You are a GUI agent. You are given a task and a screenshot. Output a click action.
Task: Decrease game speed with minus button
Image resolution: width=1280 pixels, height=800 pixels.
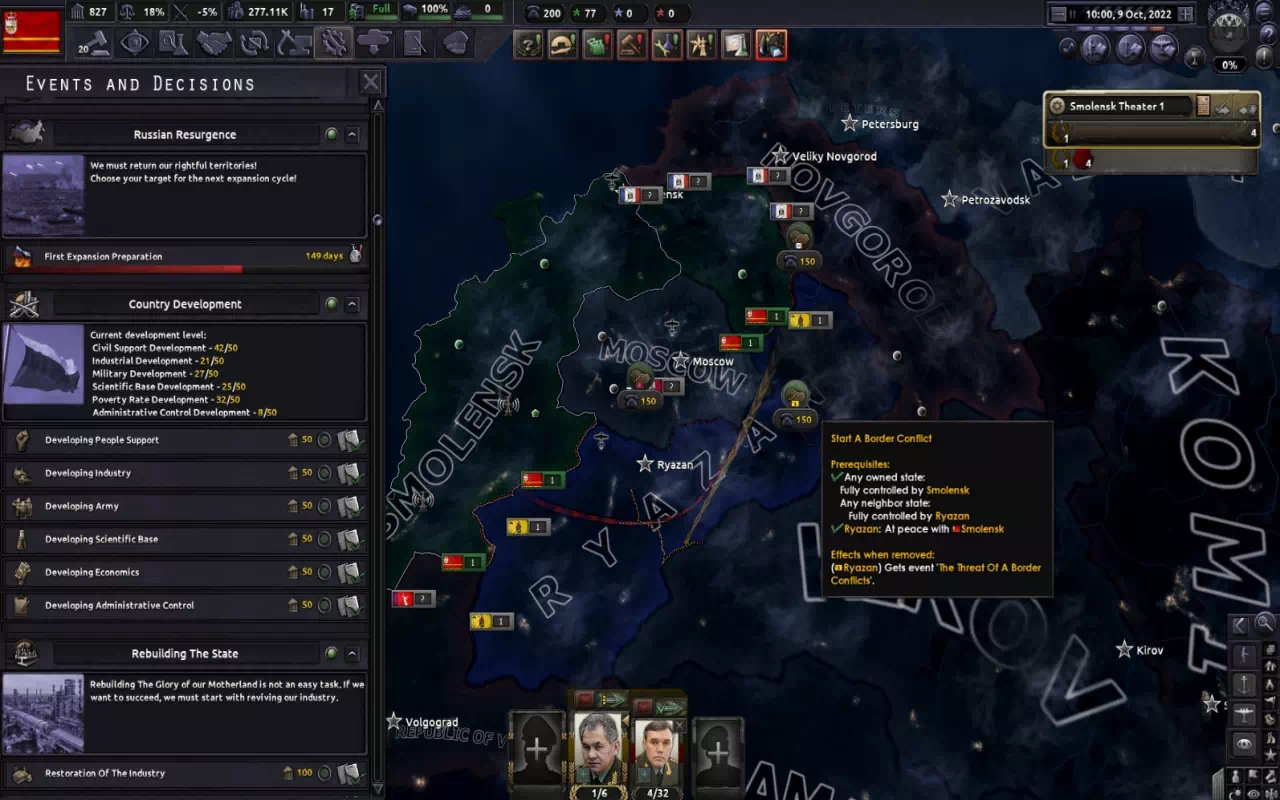click(x=1058, y=14)
